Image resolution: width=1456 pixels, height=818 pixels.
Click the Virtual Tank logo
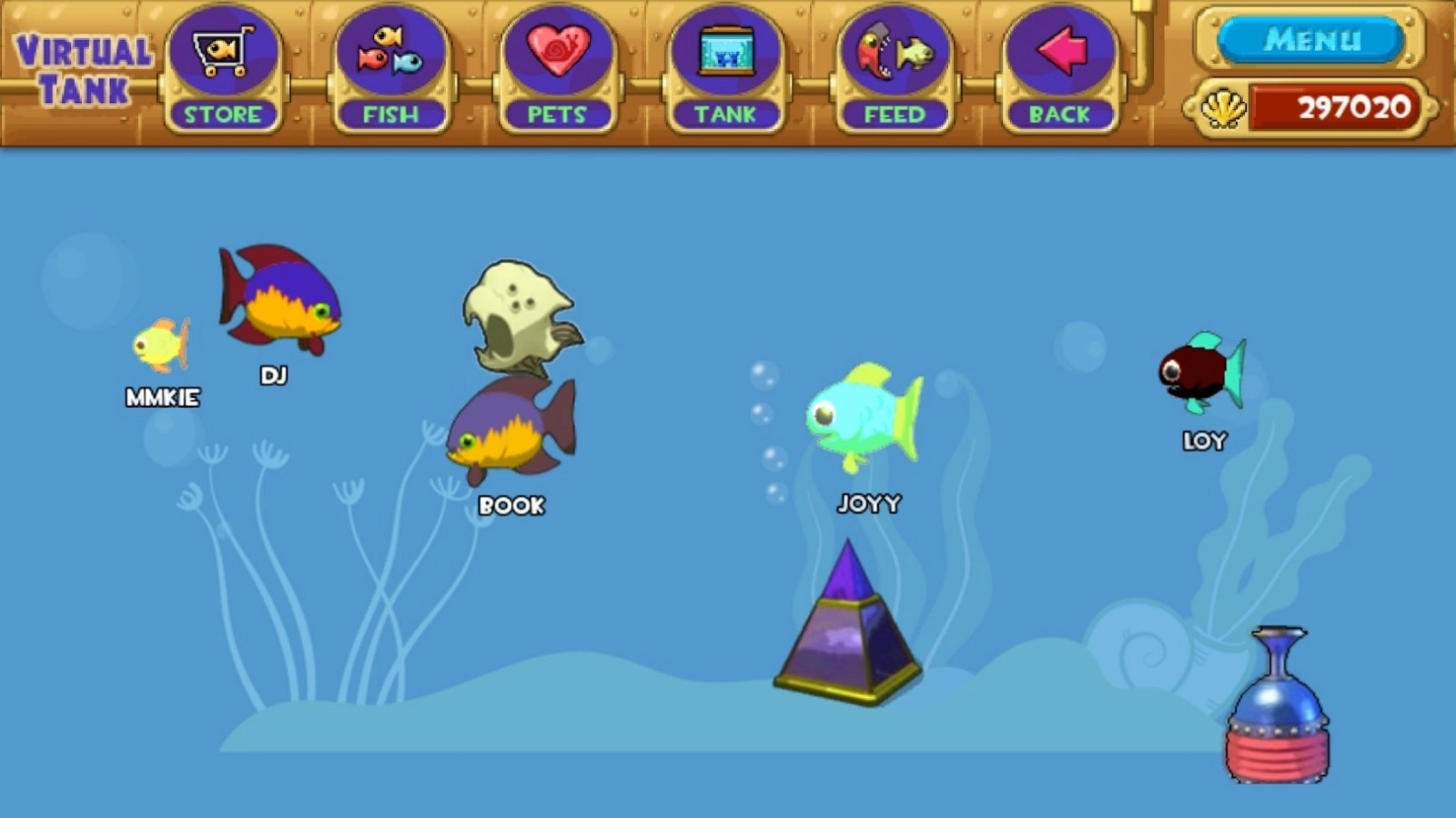[x=80, y=68]
